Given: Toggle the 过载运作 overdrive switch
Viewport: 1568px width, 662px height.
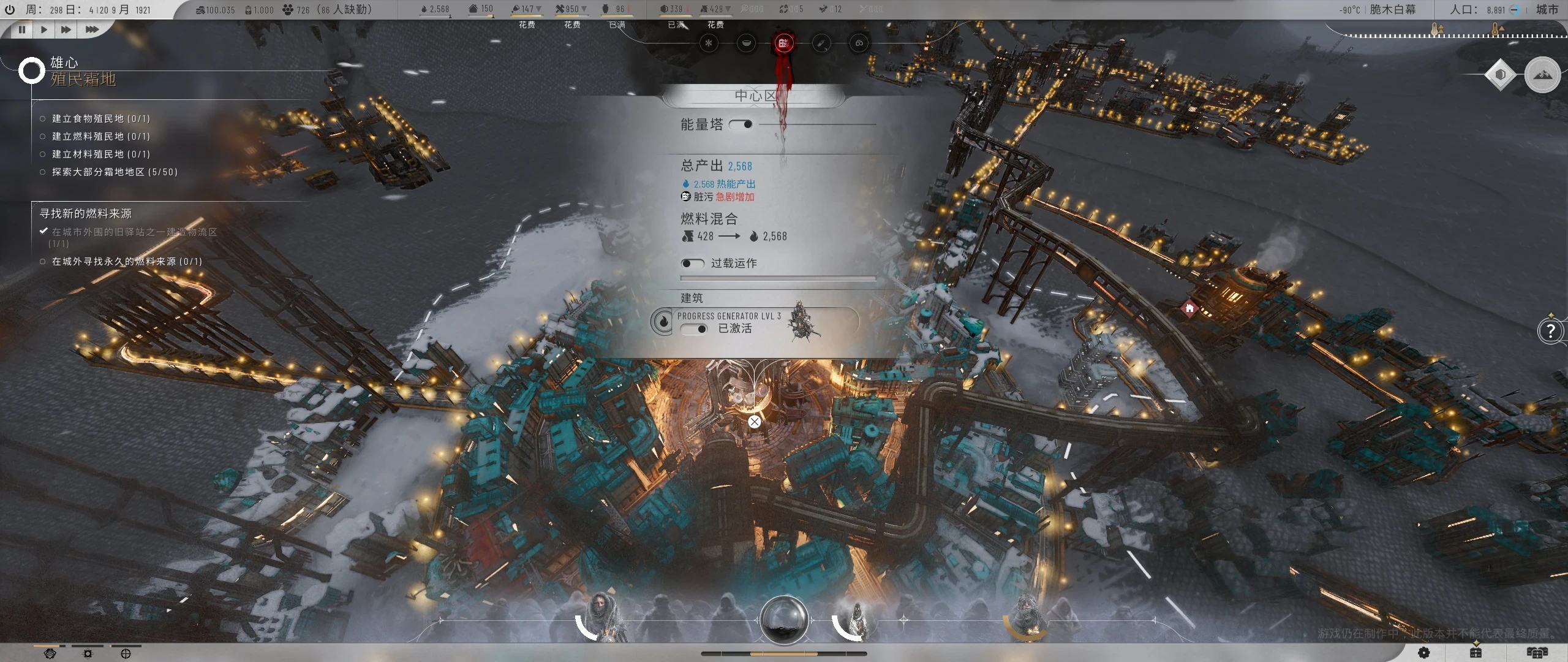Looking at the screenshot, I should click(694, 263).
